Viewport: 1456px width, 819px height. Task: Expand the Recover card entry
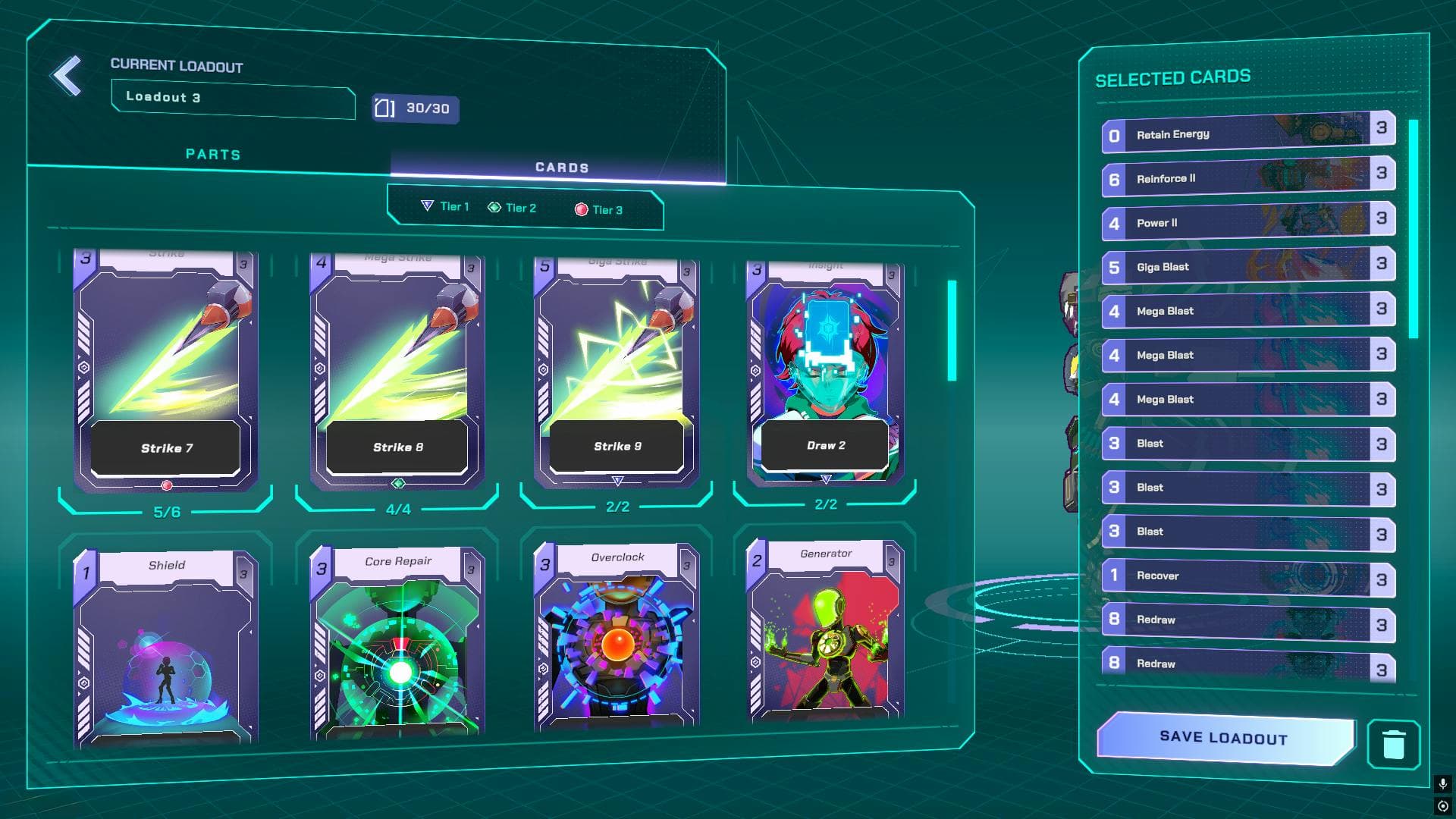1244,576
